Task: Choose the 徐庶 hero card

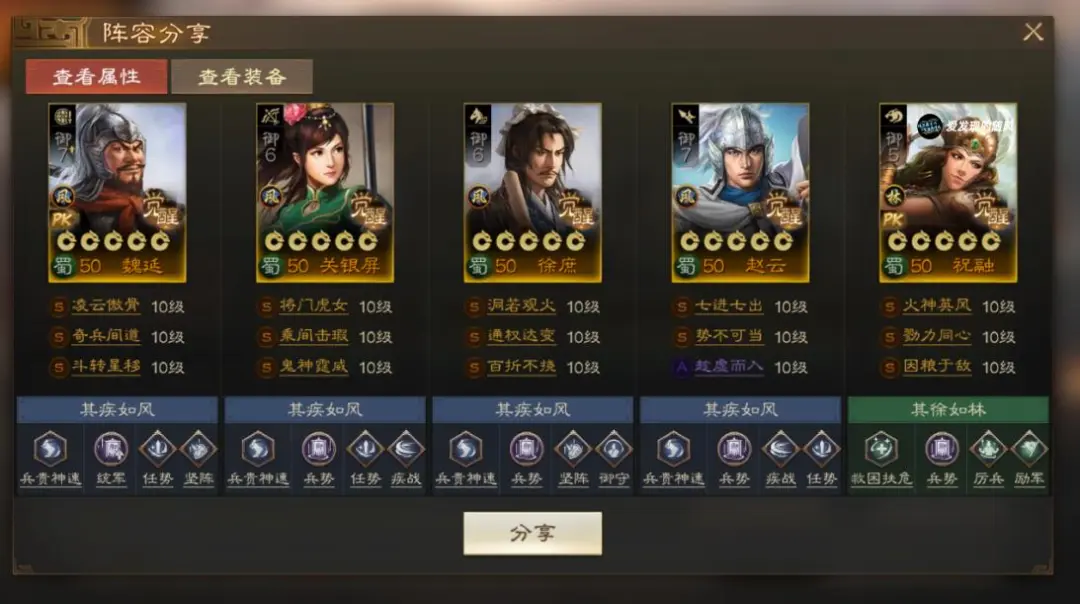Action: click(x=533, y=192)
